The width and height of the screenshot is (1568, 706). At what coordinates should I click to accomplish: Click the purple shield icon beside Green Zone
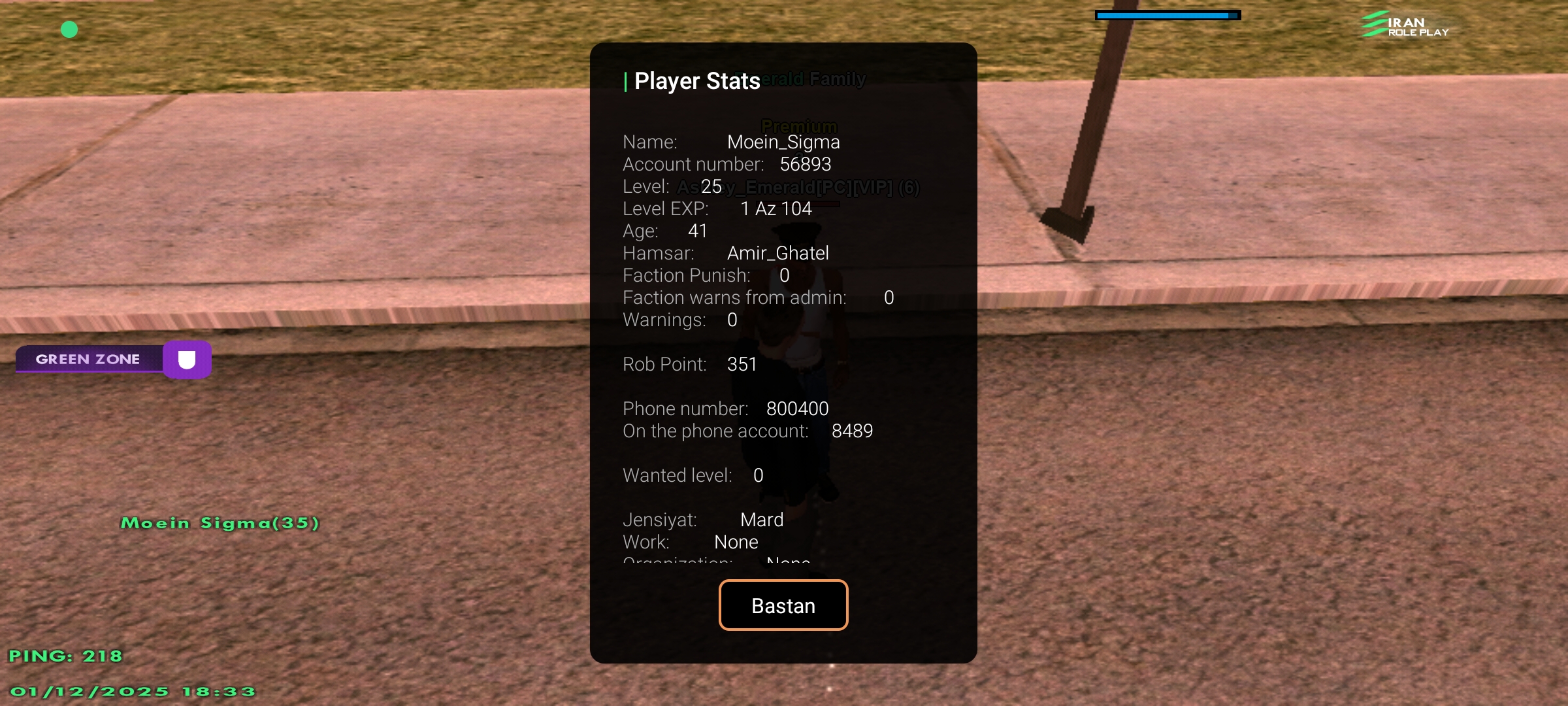(187, 360)
